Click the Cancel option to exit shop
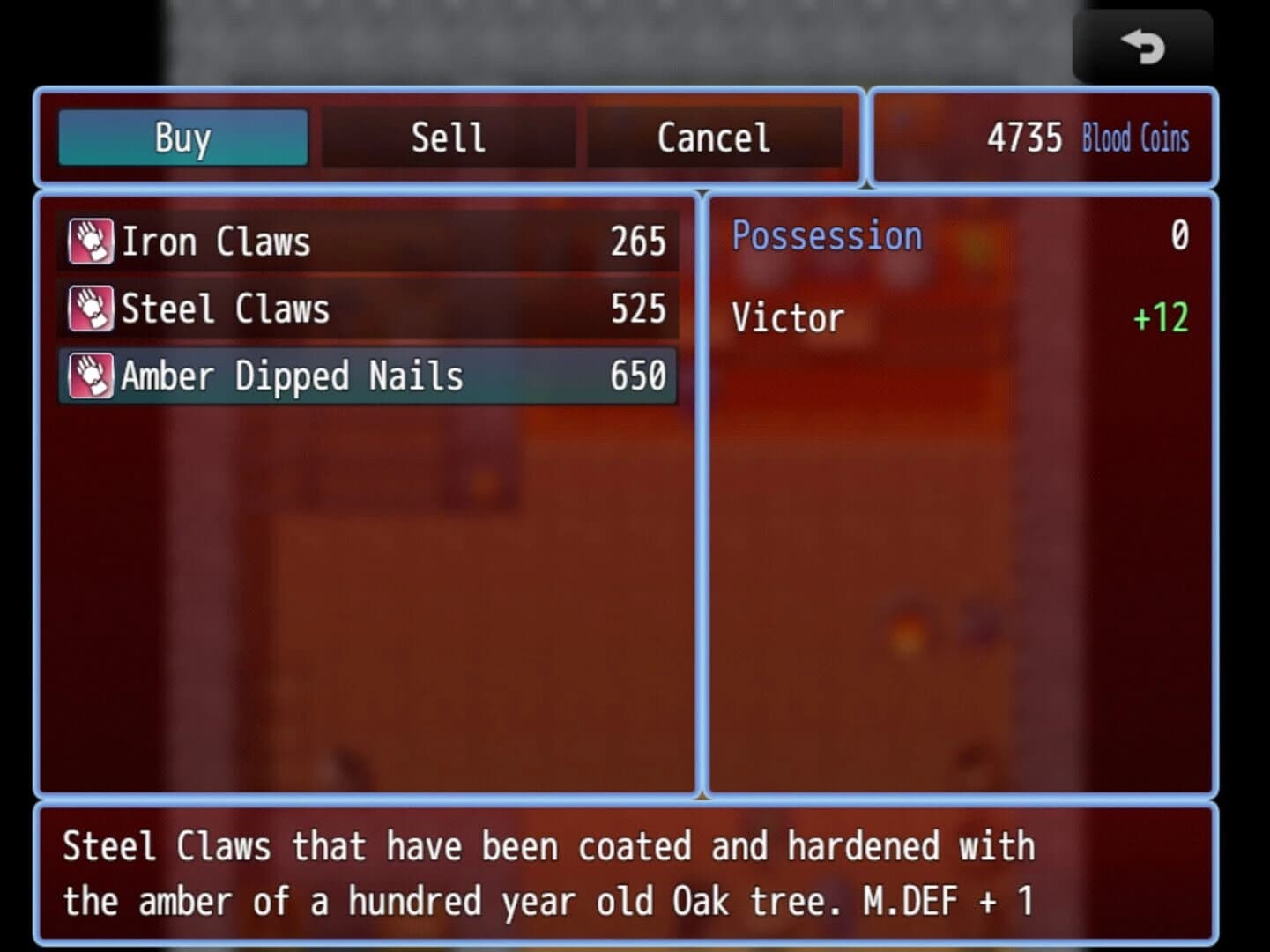1270x952 pixels. pyautogui.click(x=712, y=138)
